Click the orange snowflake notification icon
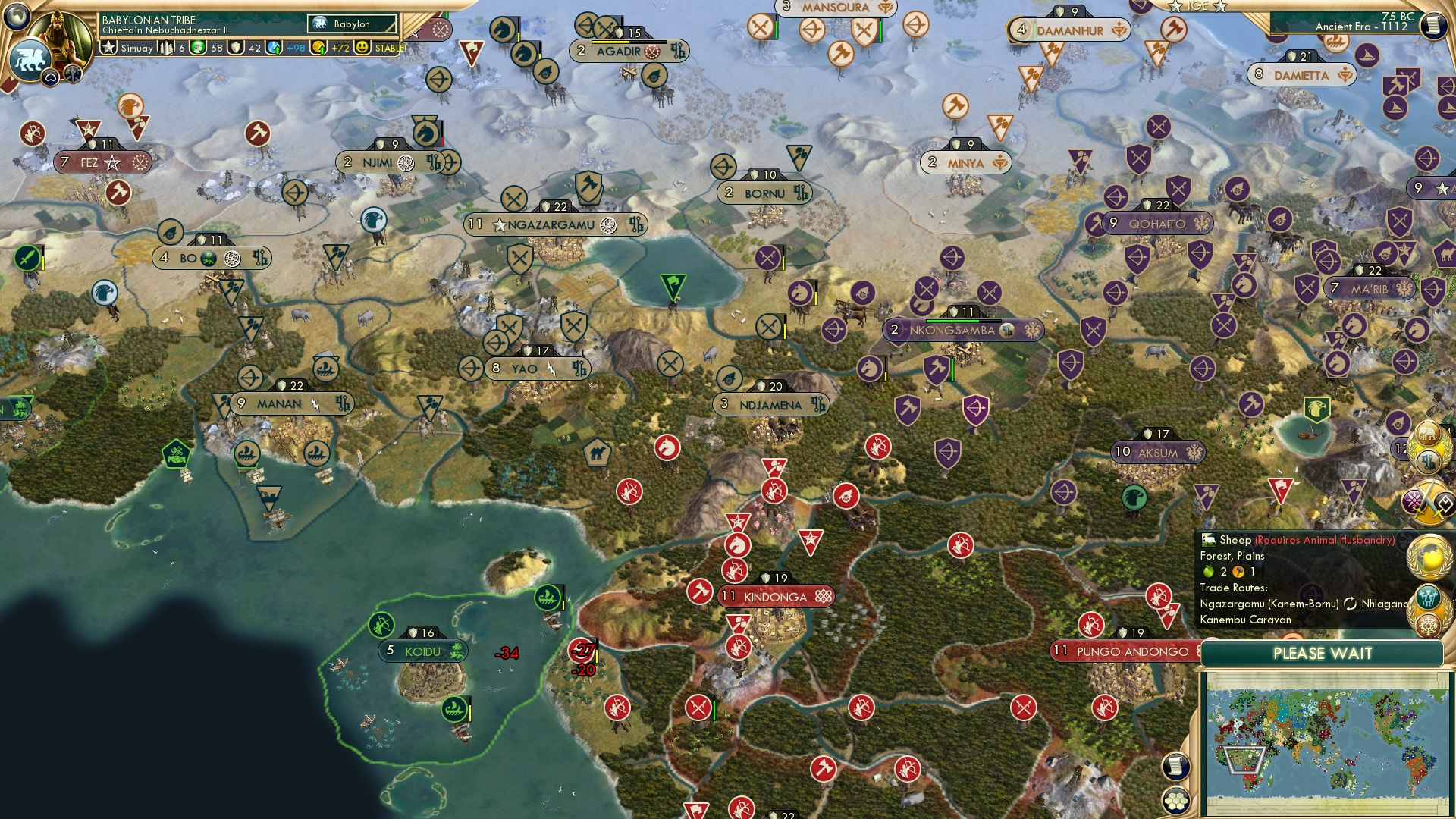This screenshot has height=819, width=1456. point(1428,625)
